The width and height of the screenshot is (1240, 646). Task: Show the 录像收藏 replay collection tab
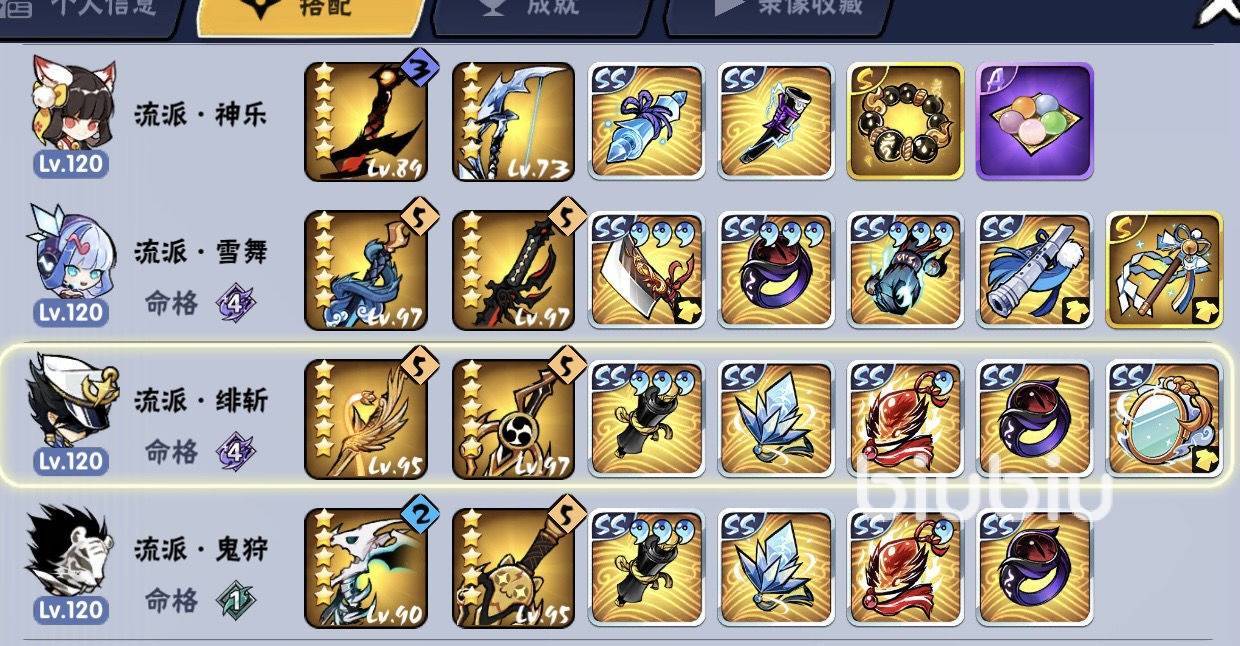[x=790, y=10]
